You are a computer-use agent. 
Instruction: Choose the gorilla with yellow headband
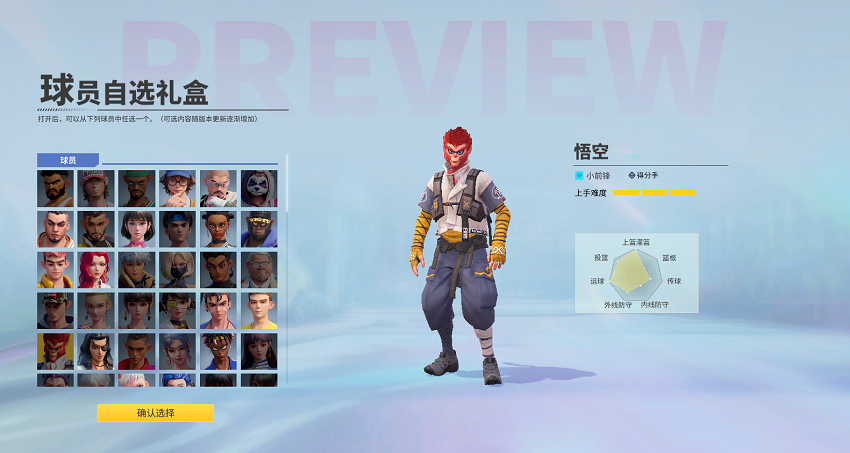[x=259, y=229]
